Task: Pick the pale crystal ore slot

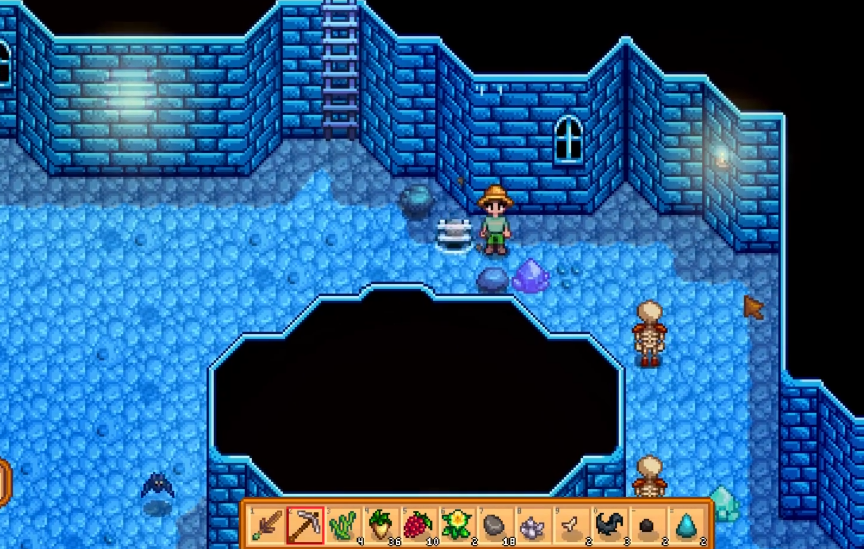Action: click(532, 524)
